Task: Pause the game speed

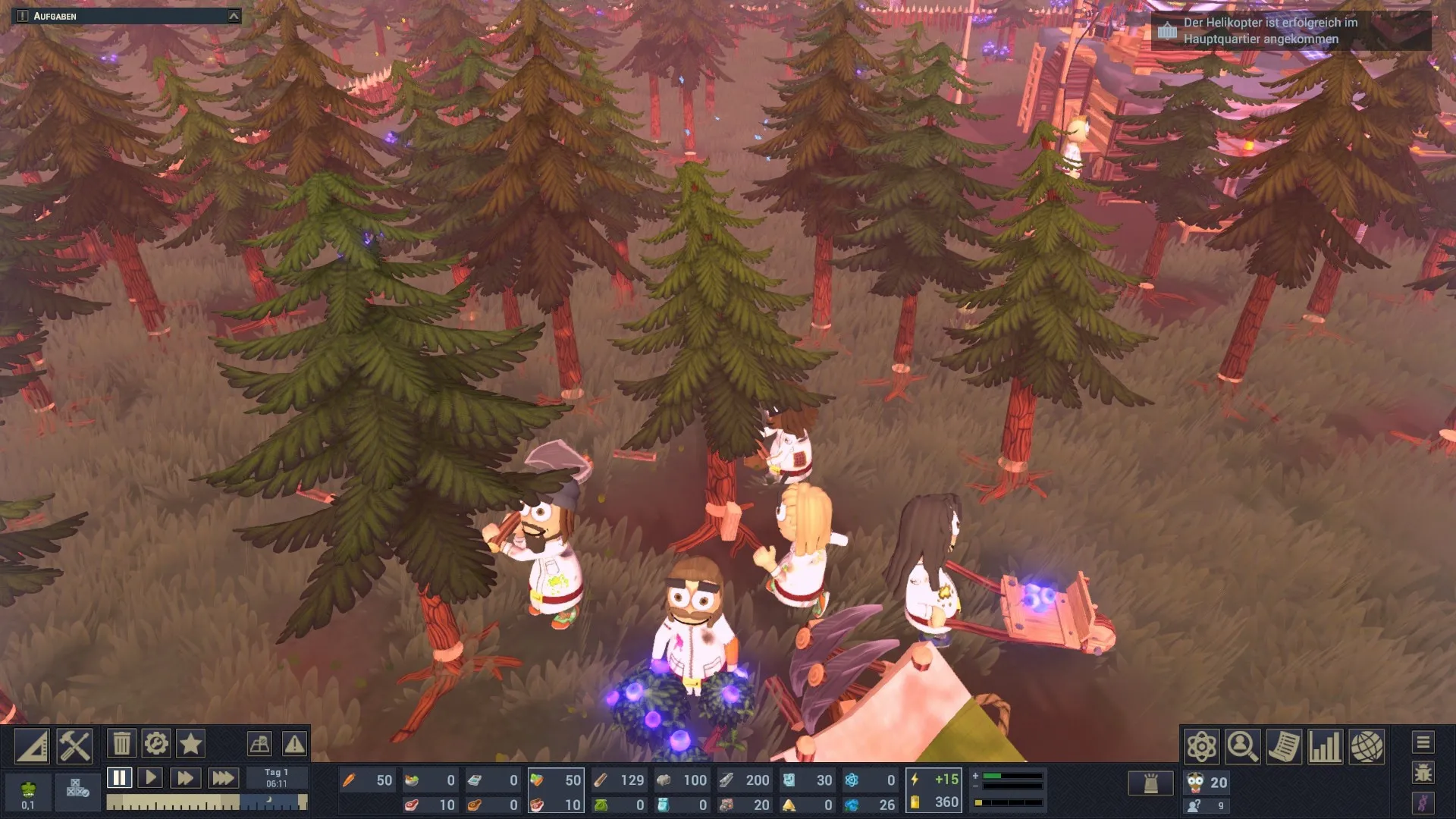Action: tap(119, 777)
